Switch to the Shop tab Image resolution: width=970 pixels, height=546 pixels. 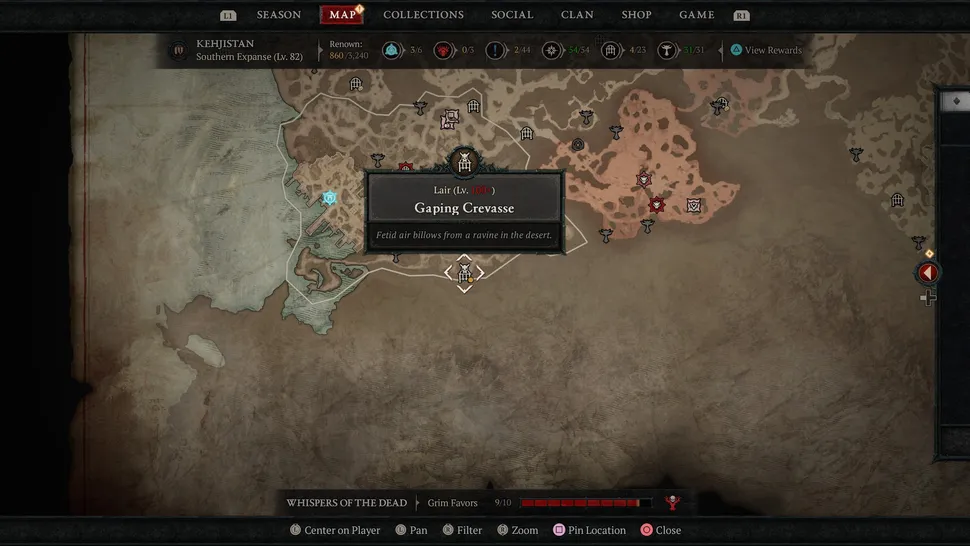click(636, 15)
